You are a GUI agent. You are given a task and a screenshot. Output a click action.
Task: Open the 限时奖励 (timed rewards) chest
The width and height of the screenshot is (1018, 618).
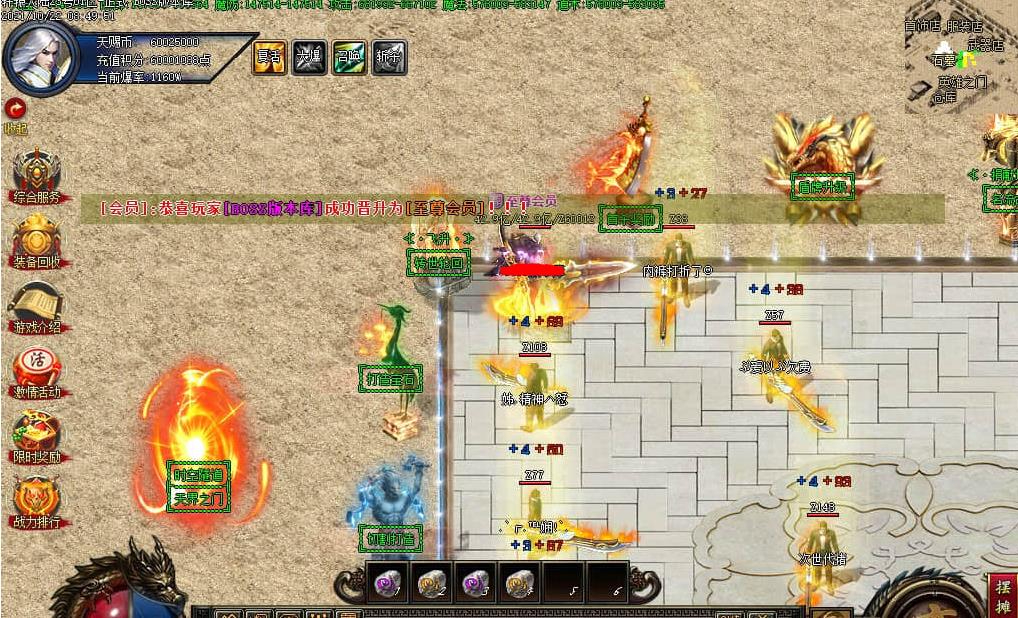(36, 437)
